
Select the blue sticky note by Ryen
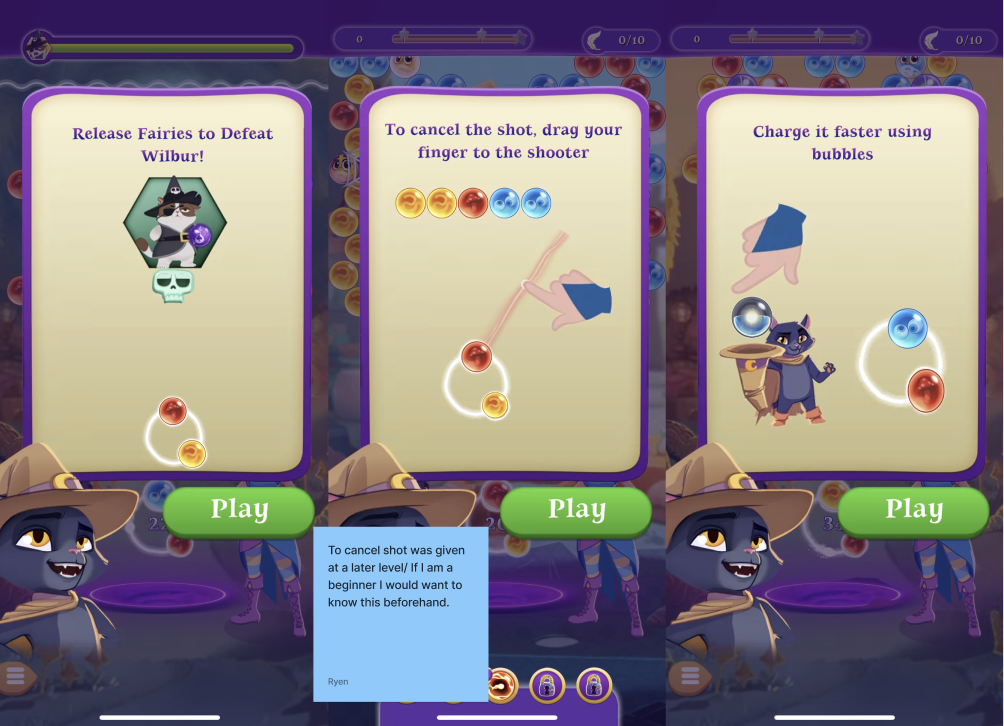tap(400, 613)
